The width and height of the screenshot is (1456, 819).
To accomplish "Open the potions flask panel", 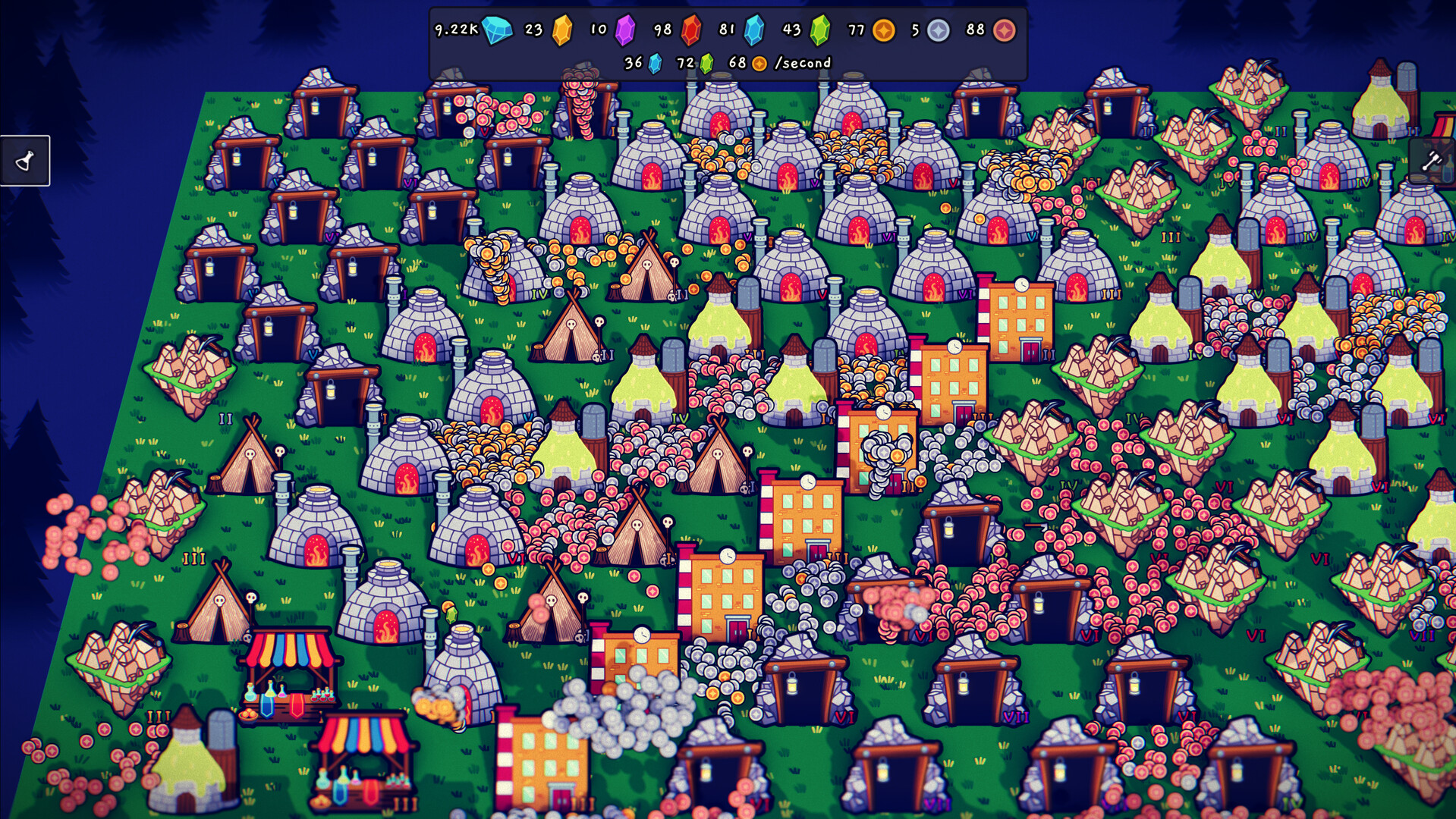I will (x=25, y=161).
